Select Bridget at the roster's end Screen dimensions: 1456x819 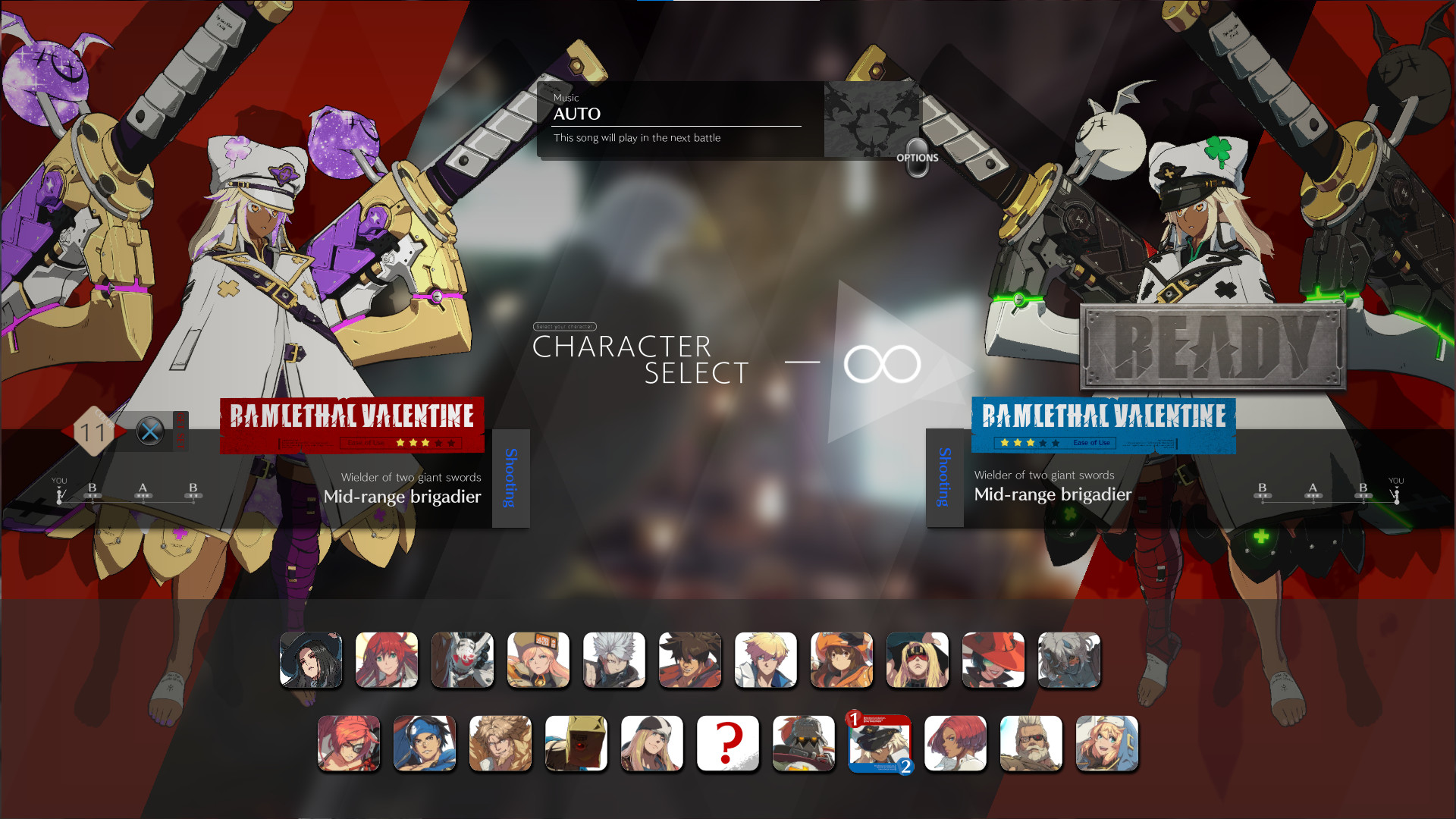point(1107,743)
